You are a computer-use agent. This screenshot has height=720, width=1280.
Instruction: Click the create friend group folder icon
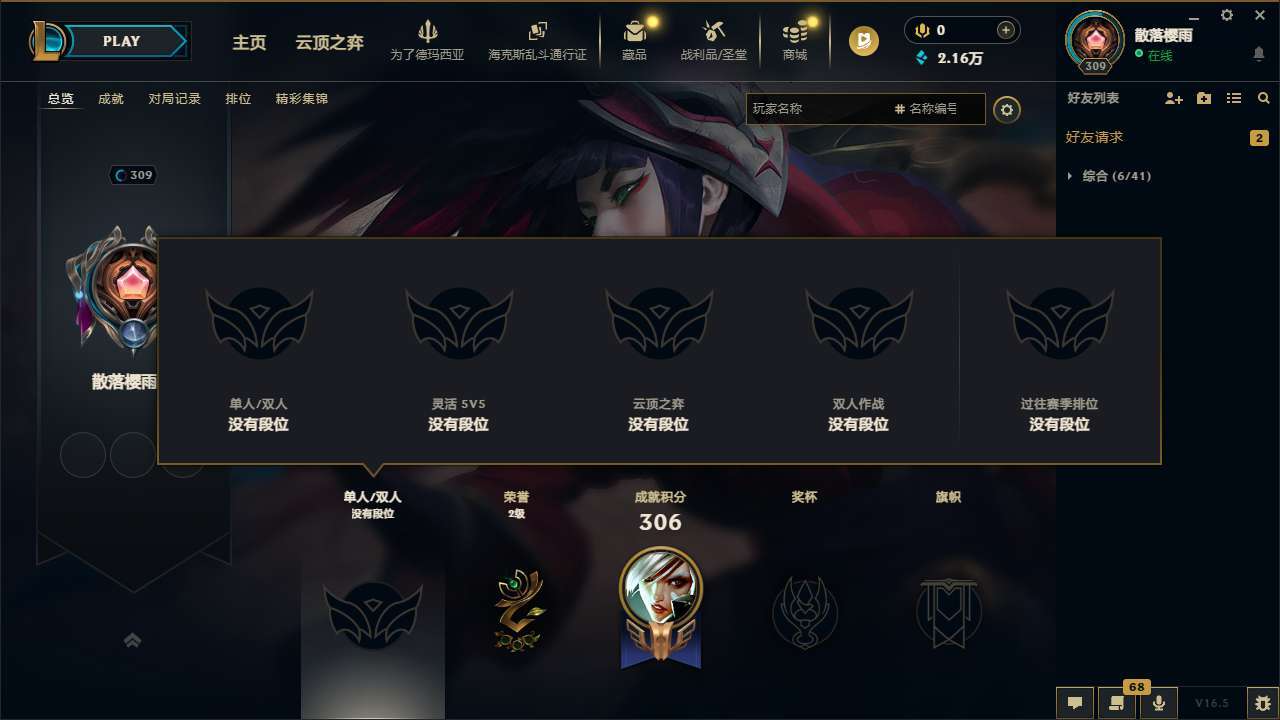pyautogui.click(x=1203, y=98)
